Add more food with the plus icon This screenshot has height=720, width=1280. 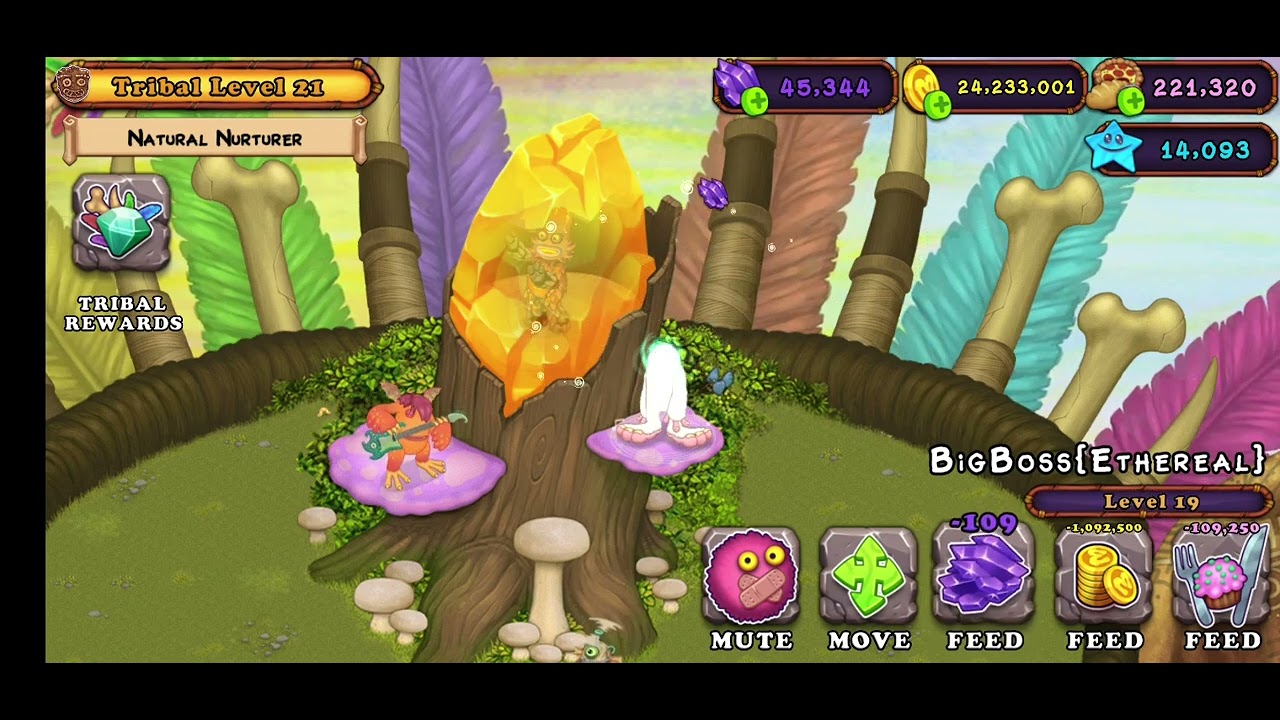click(1131, 100)
